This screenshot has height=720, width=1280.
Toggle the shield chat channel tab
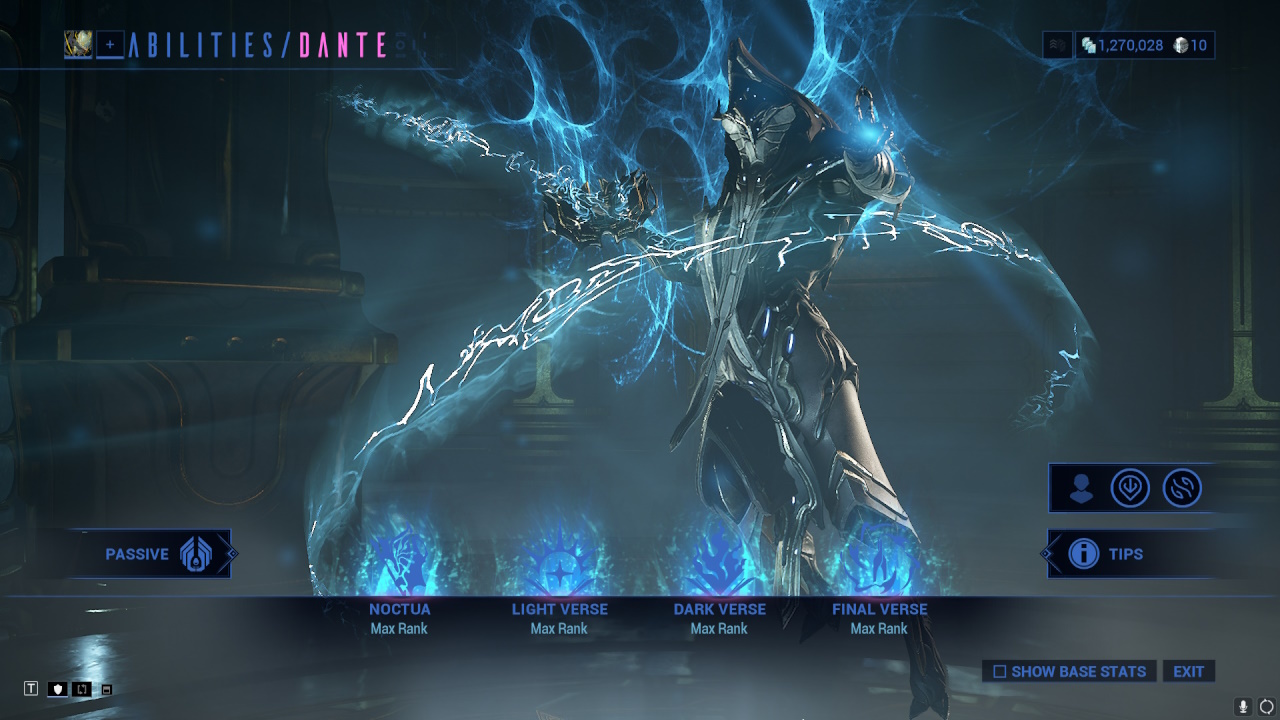point(58,688)
